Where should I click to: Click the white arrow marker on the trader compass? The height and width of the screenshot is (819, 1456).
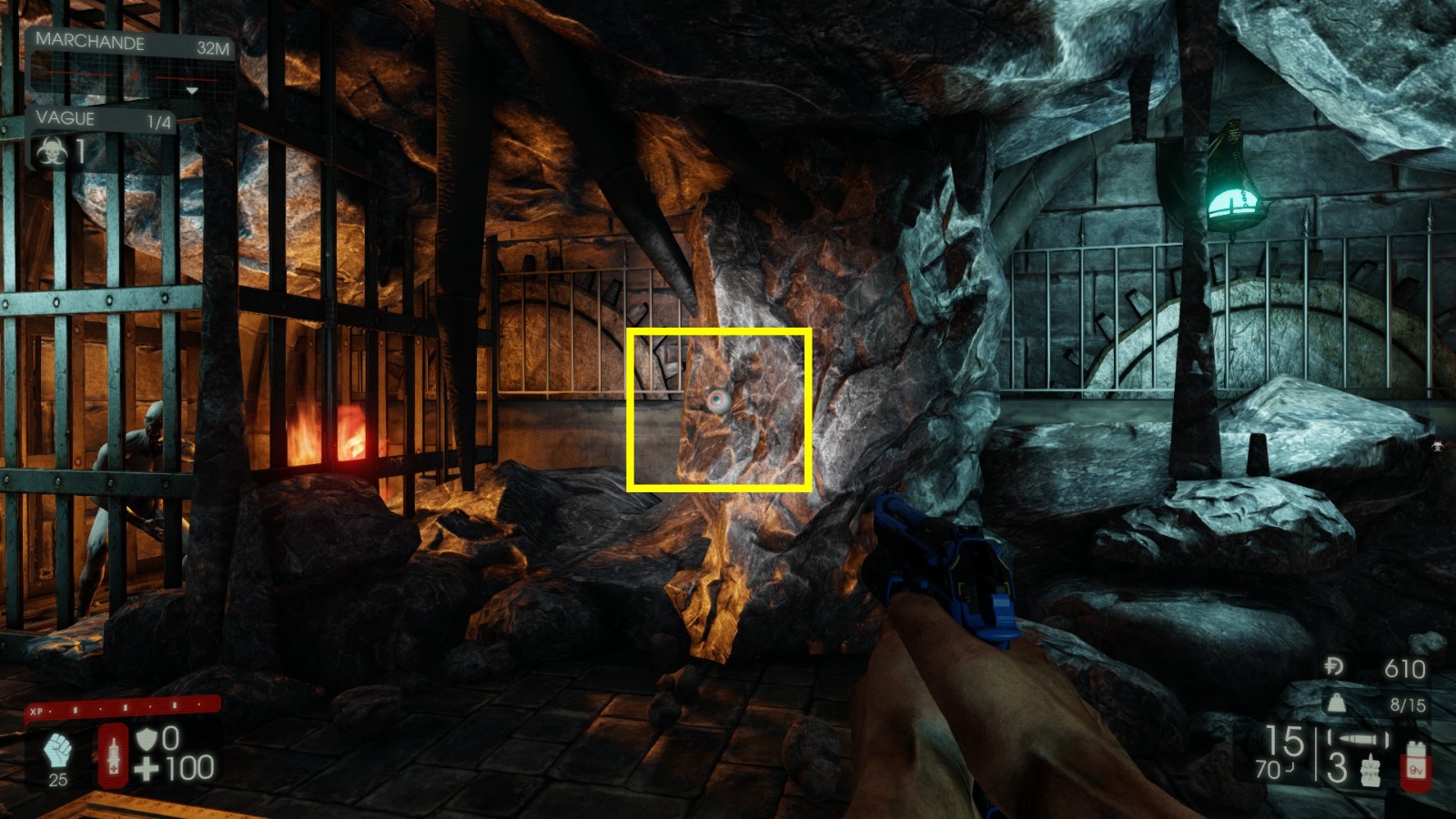(191, 91)
